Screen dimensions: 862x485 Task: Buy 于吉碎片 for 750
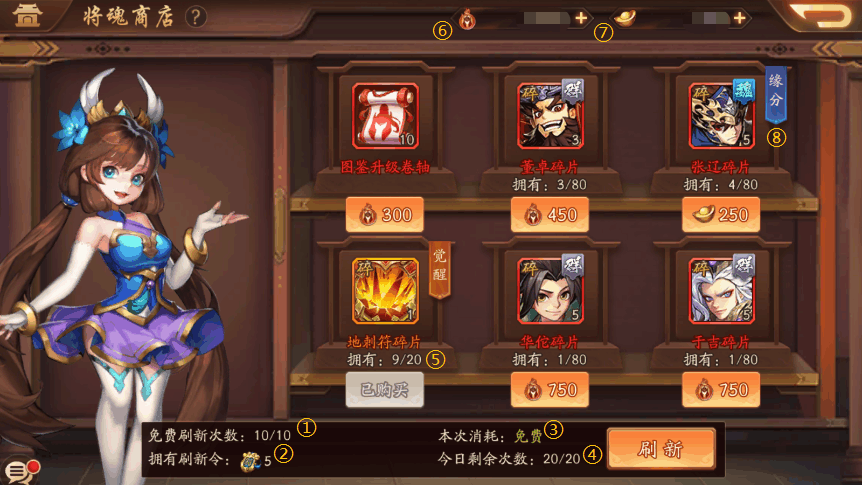click(721, 389)
